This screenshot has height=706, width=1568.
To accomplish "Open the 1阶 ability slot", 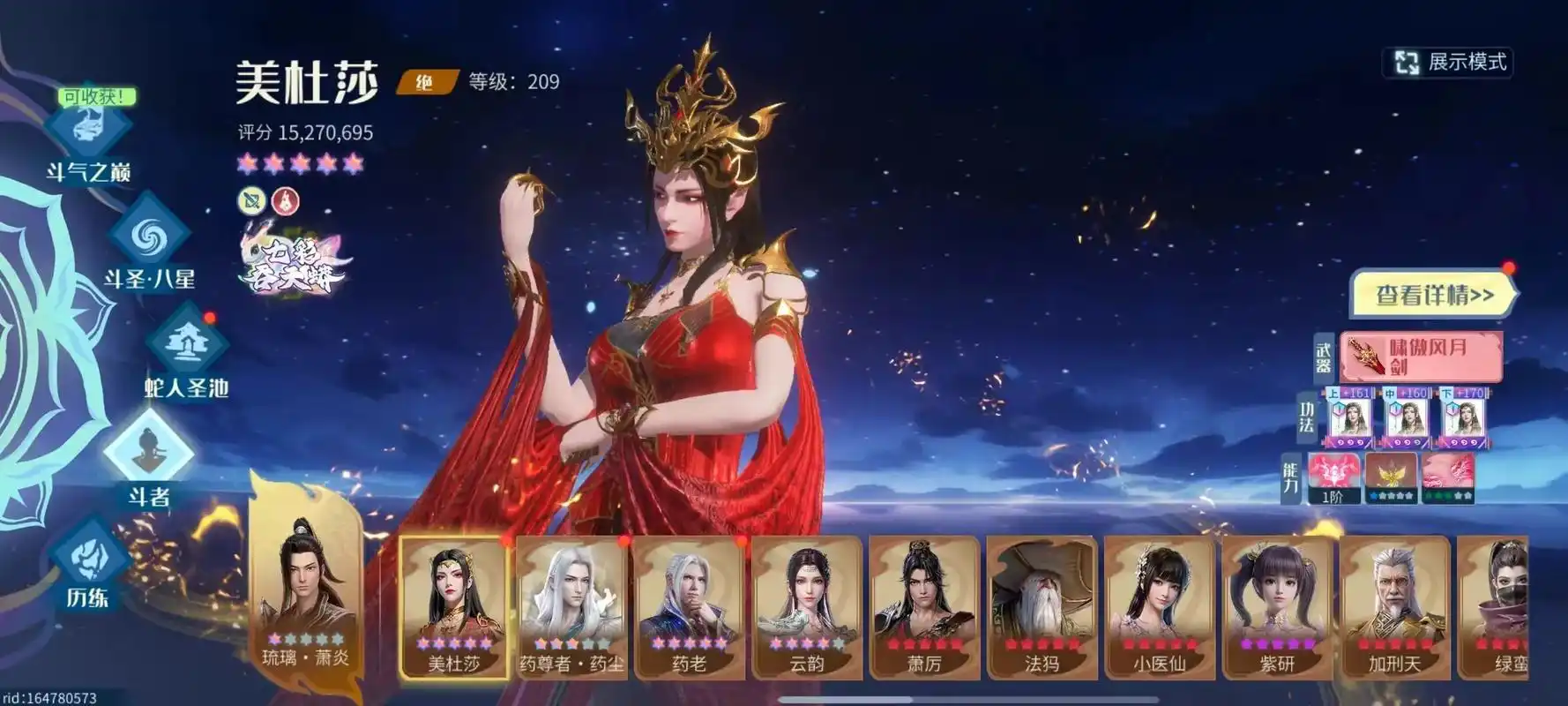I will [1333, 477].
